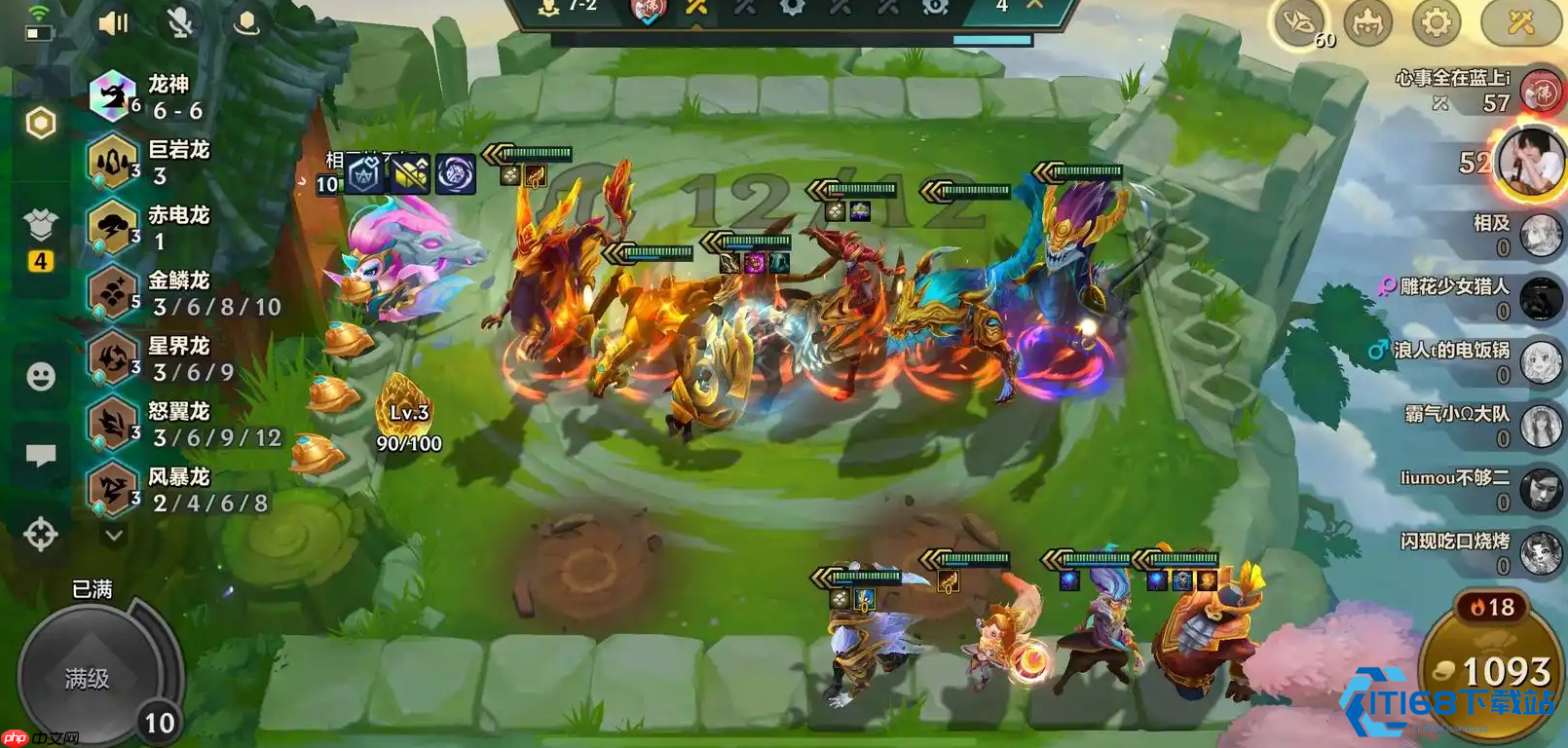Tap the 满级 level-up button

[x=88, y=677]
